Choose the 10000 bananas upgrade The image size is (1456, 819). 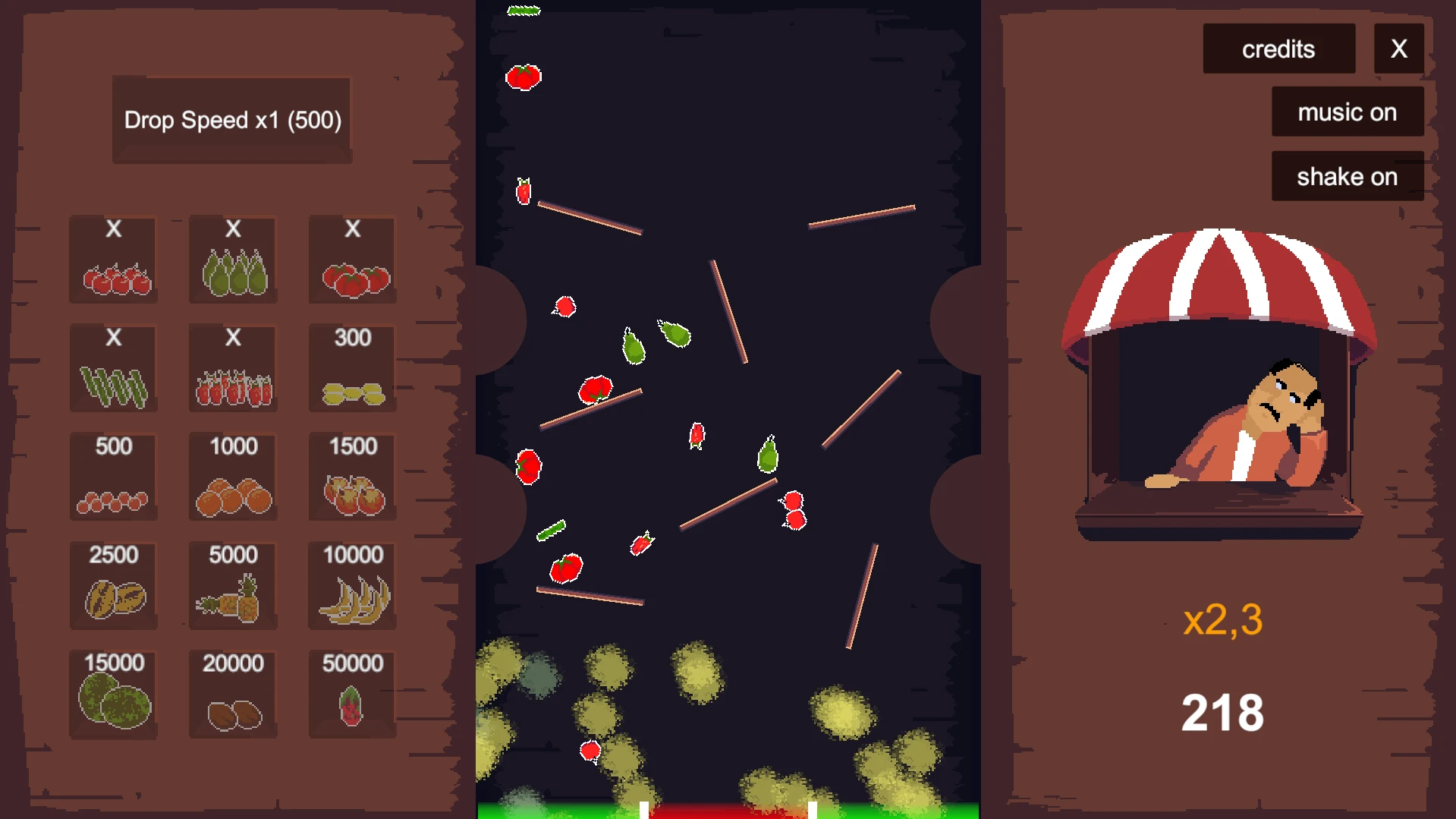[x=353, y=585]
